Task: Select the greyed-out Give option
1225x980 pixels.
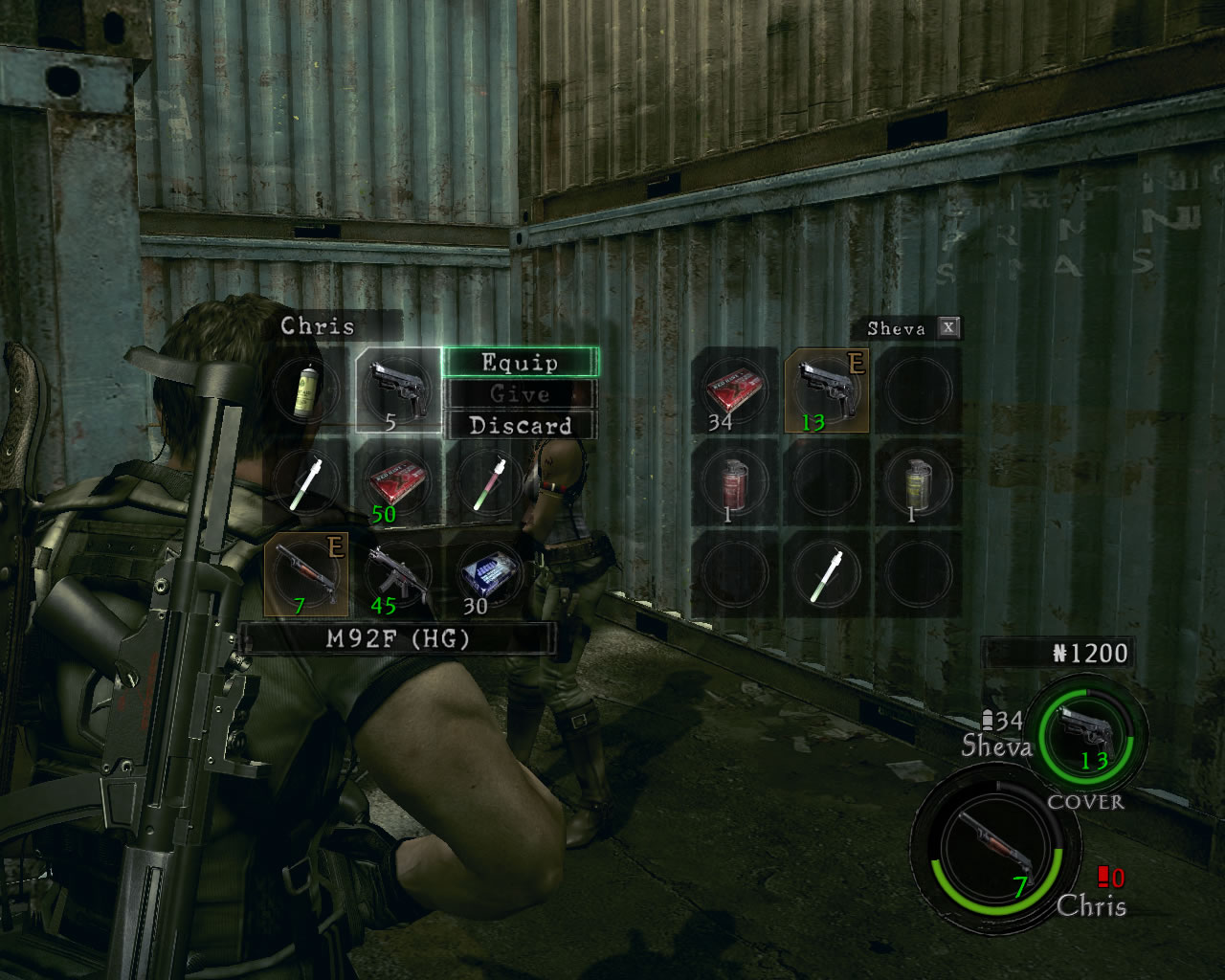Action: (x=520, y=394)
